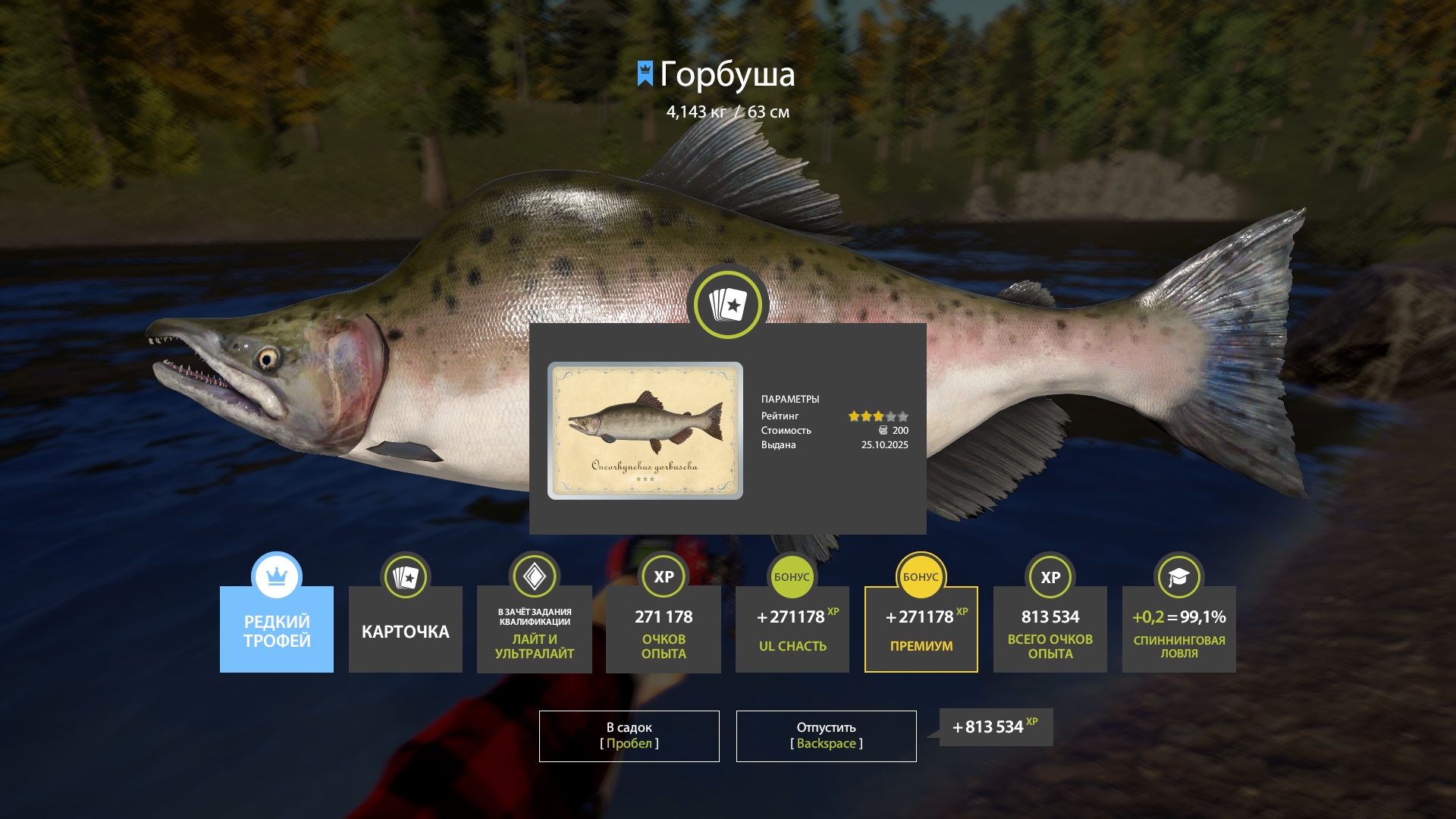The image size is (1456, 819).
Task: Release the fish with Отпустить button
Action: coord(826,736)
